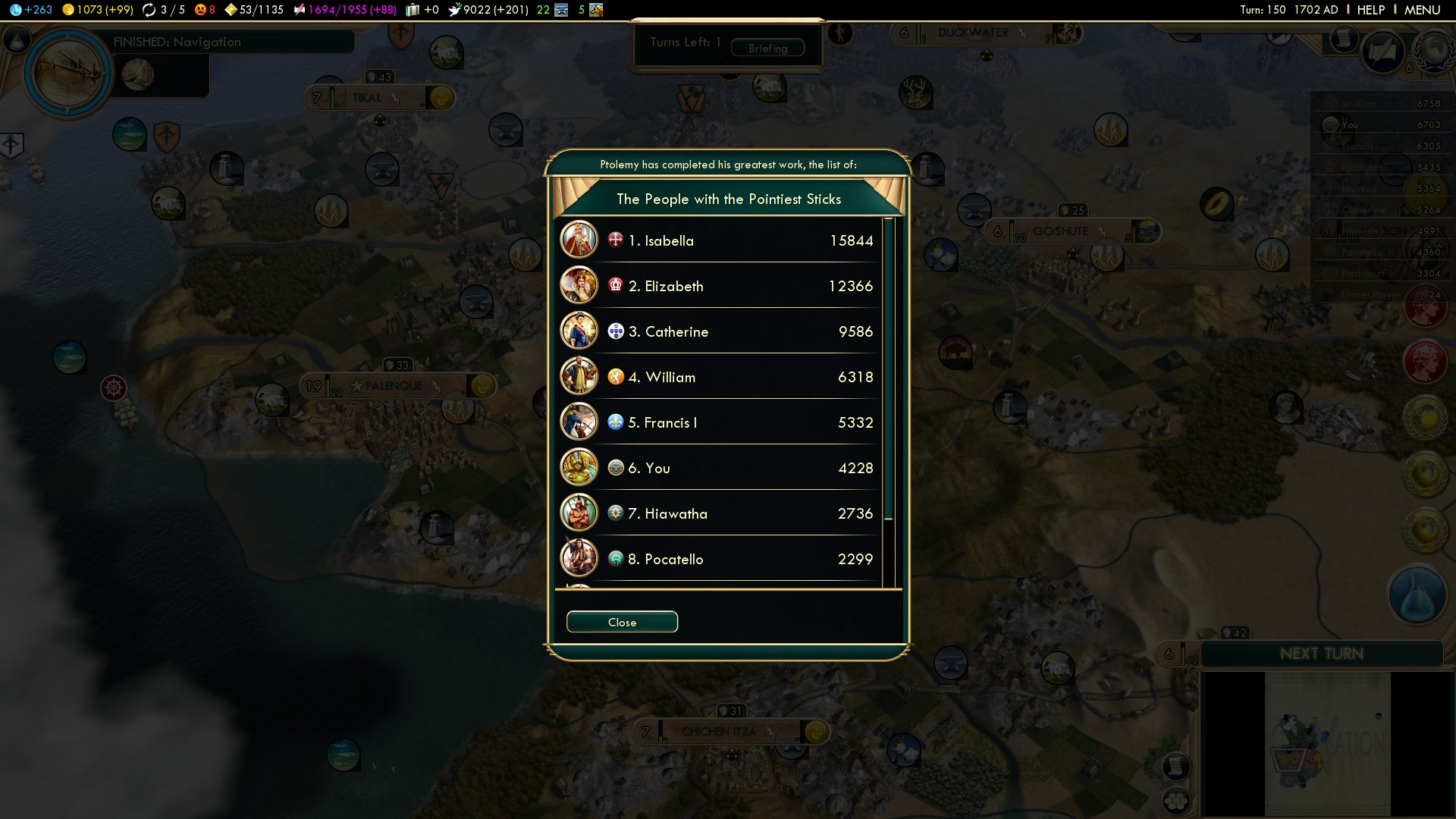This screenshot has height=819, width=1456.
Task: Pick the Francis I ranking row
Action: pyautogui.click(x=719, y=422)
